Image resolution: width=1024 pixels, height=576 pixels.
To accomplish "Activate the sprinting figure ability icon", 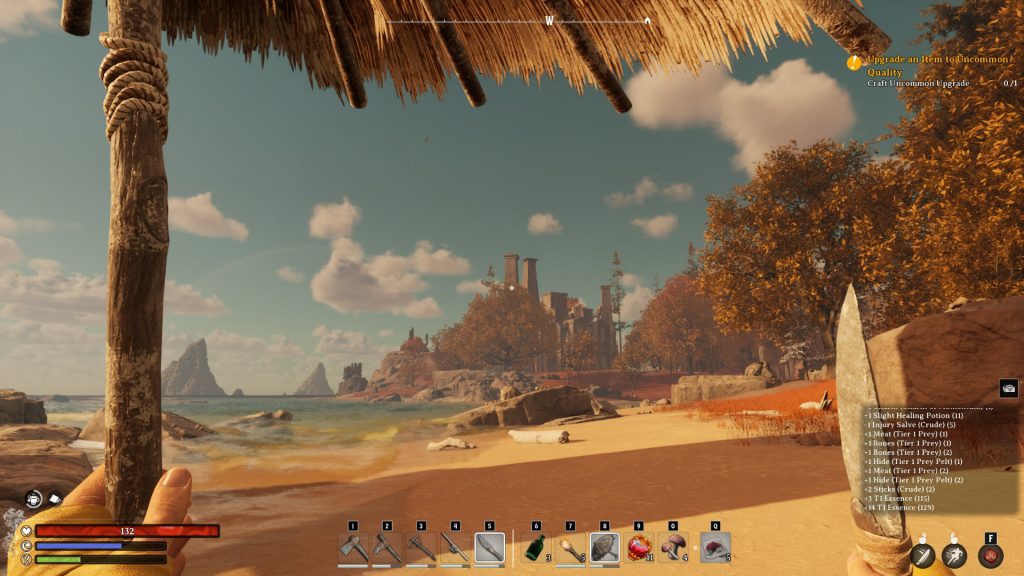I will coord(955,556).
